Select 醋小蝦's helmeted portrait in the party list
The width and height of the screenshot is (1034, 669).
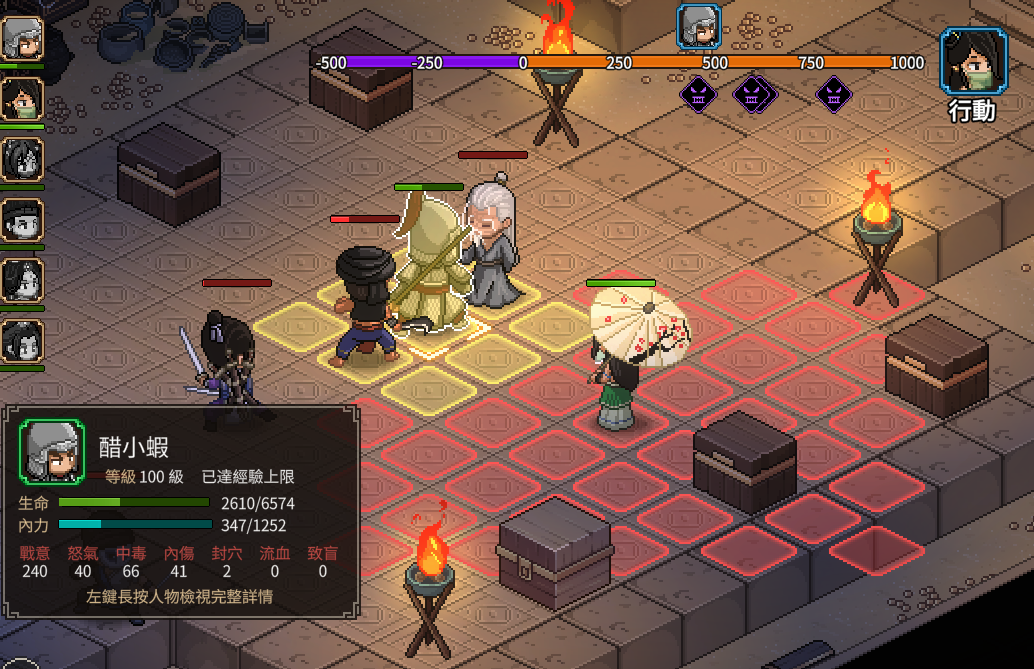(22, 40)
